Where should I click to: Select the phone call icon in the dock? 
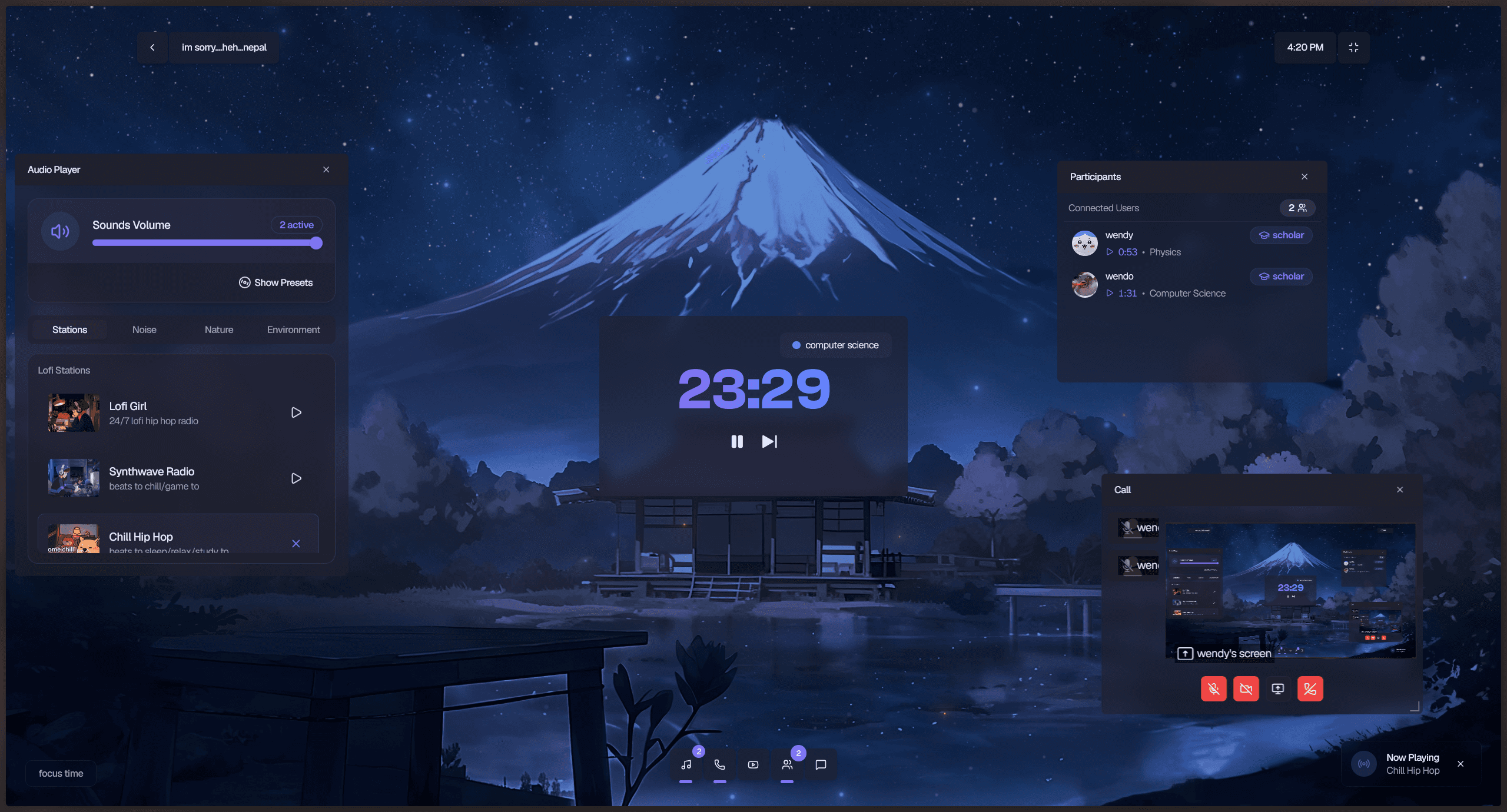(x=719, y=765)
